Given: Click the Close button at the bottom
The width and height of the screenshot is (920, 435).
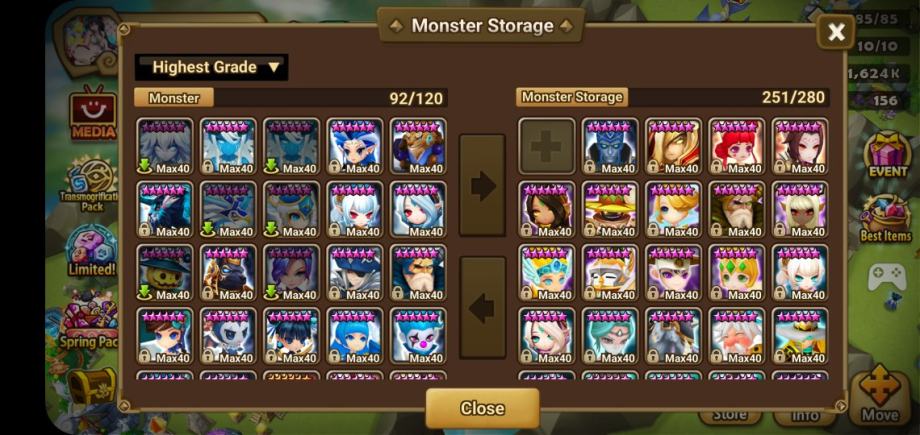Looking at the screenshot, I should [482, 408].
